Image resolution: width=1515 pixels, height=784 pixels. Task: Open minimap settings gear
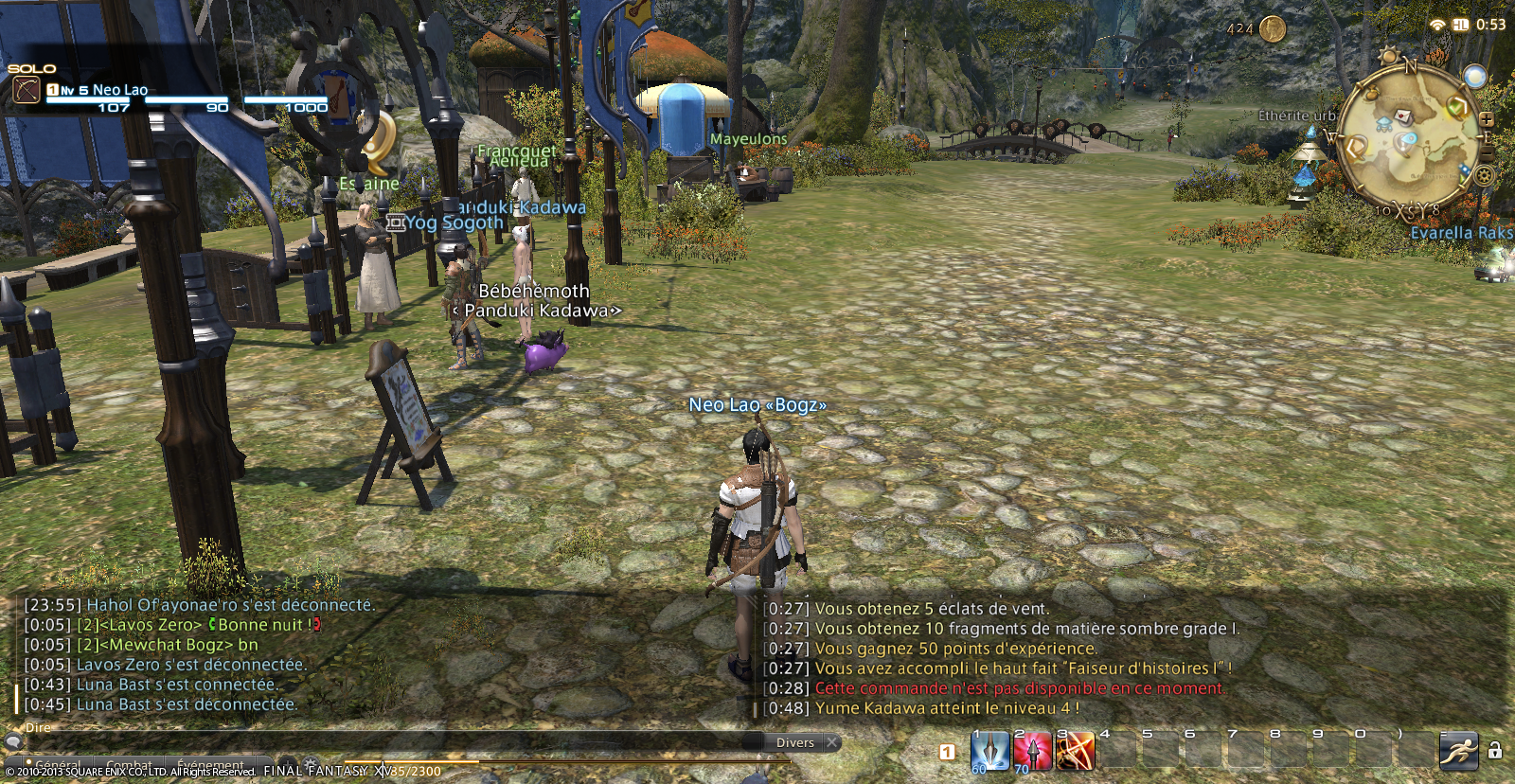click(1484, 175)
